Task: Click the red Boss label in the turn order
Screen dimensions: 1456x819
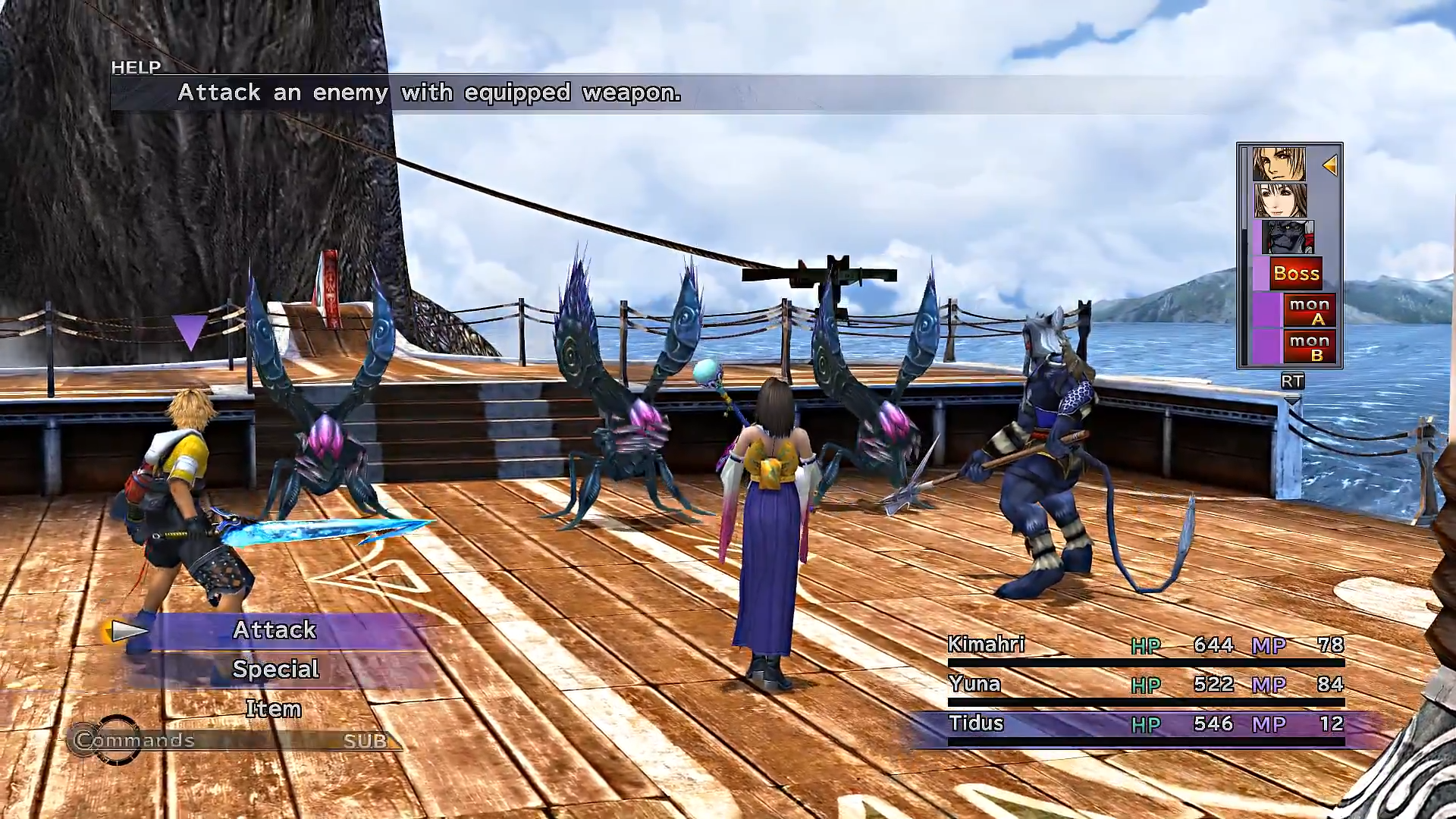Action: click(1298, 273)
